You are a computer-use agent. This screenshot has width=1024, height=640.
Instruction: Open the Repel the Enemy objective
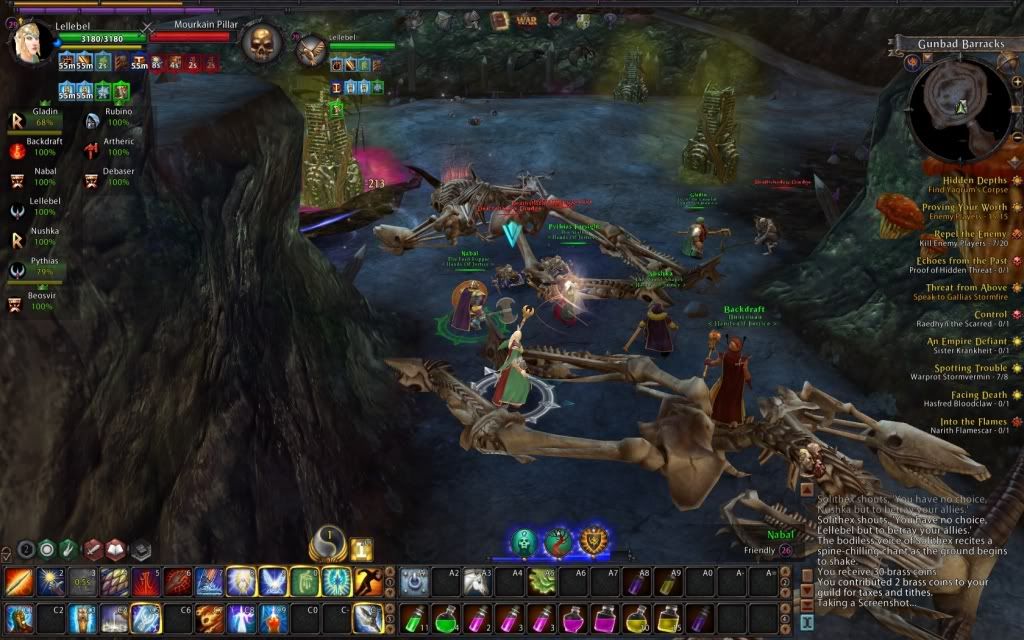click(x=968, y=239)
